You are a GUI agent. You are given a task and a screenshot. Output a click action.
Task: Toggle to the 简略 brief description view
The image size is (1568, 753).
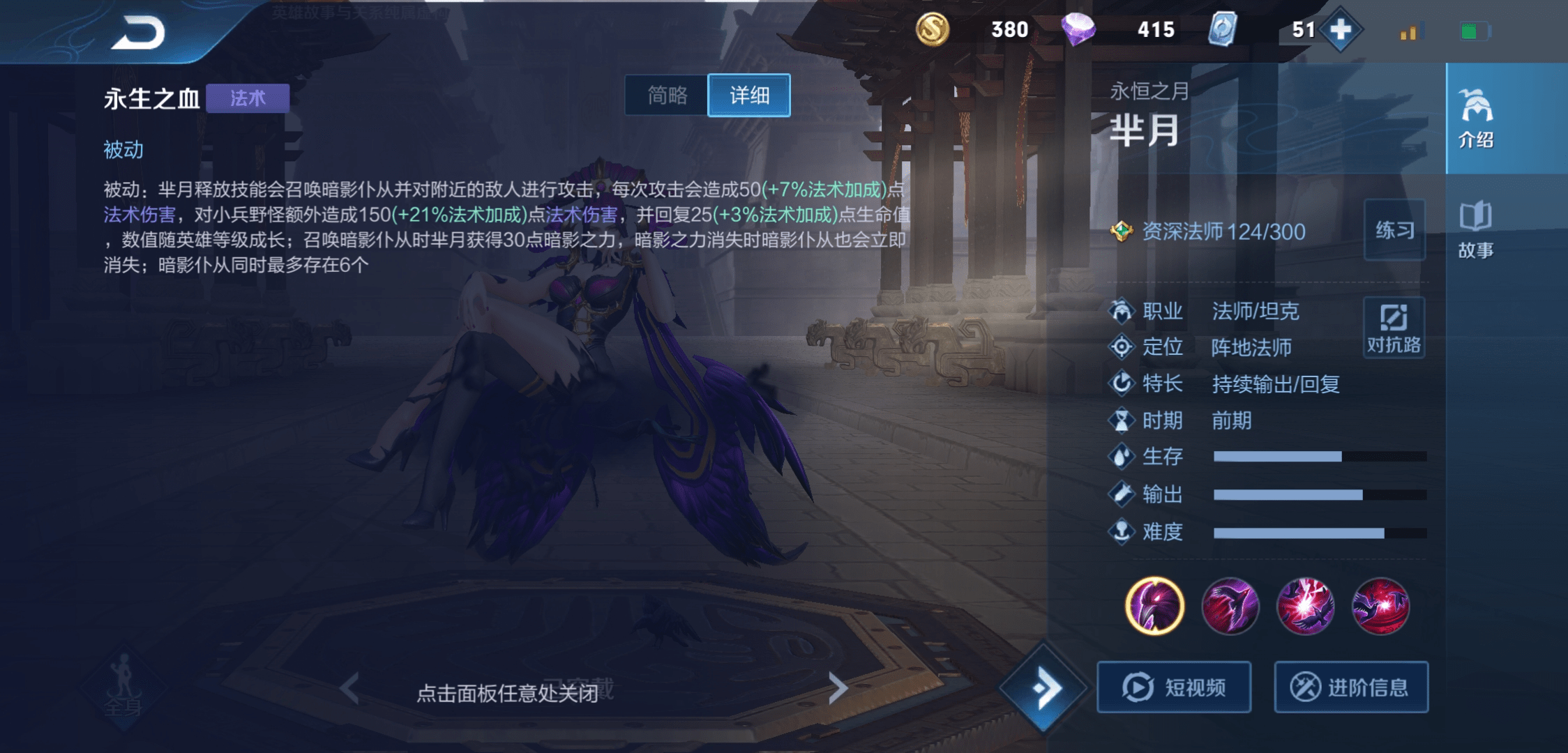coord(667,96)
